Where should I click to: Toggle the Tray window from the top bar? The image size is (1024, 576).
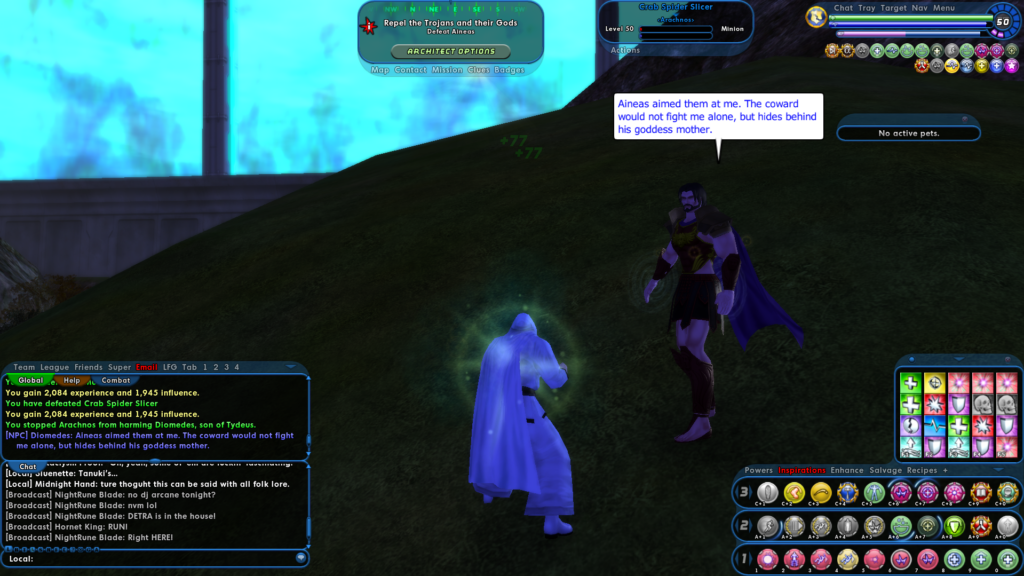pyautogui.click(x=866, y=8)
